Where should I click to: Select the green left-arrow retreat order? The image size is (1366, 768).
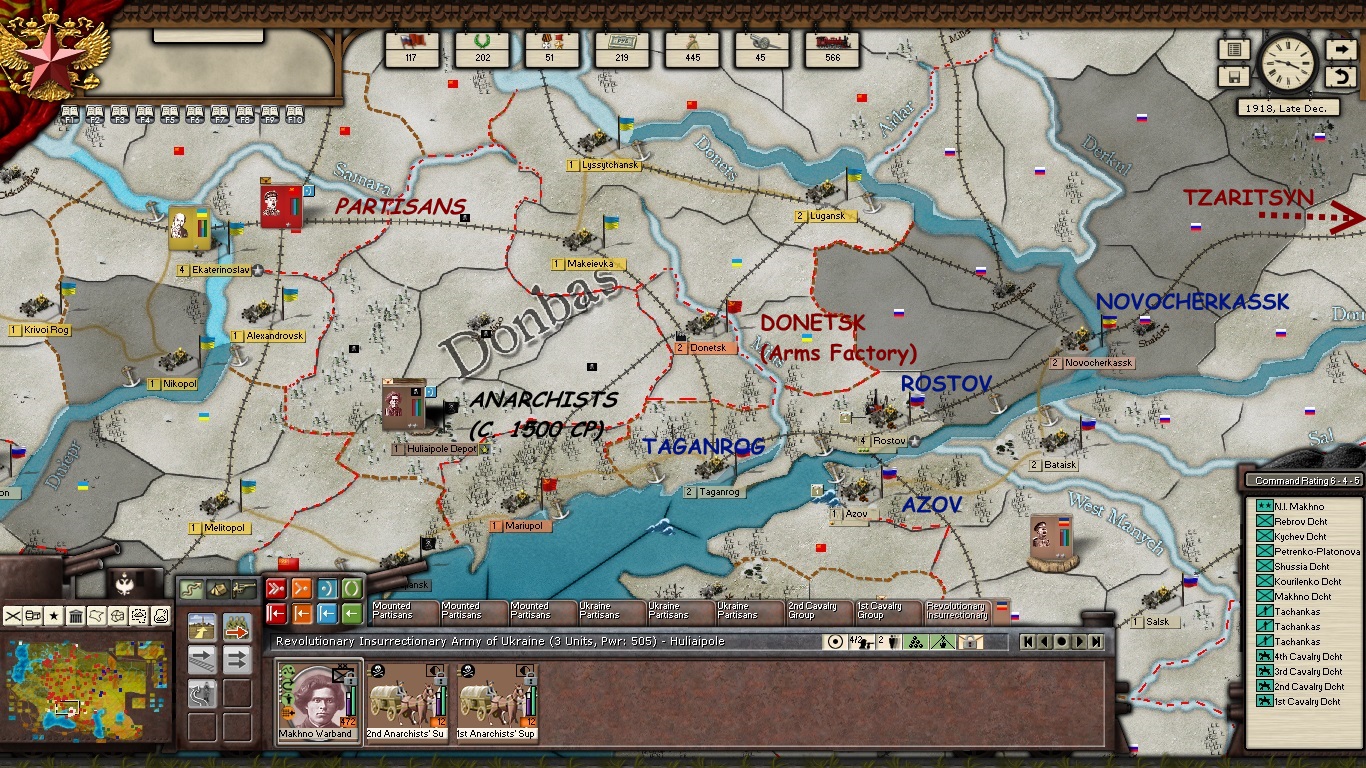352,613
